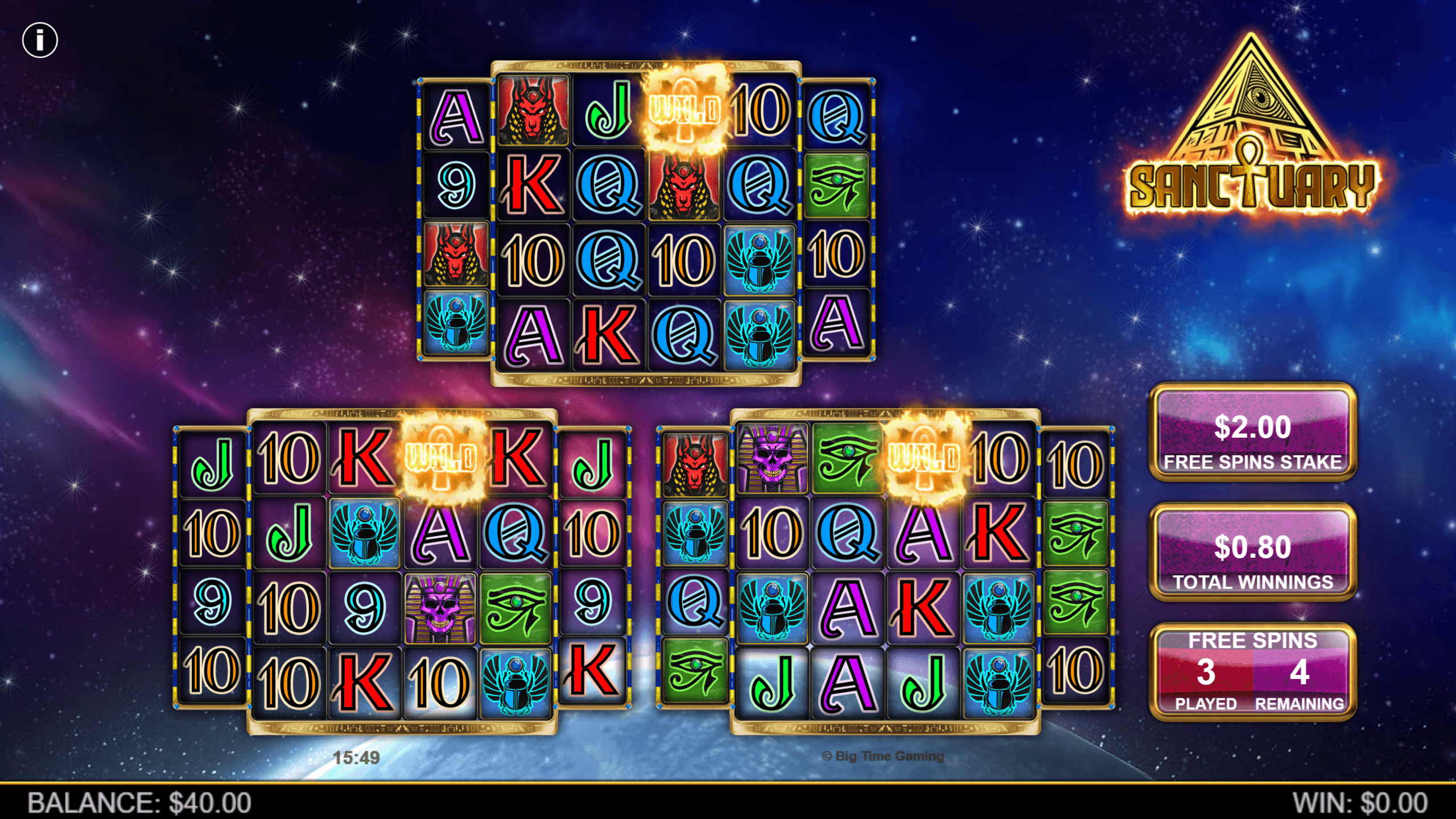Viewport: 1456px width, 819px height.
Task: Open the game info panel
Action: click(40, 40)
